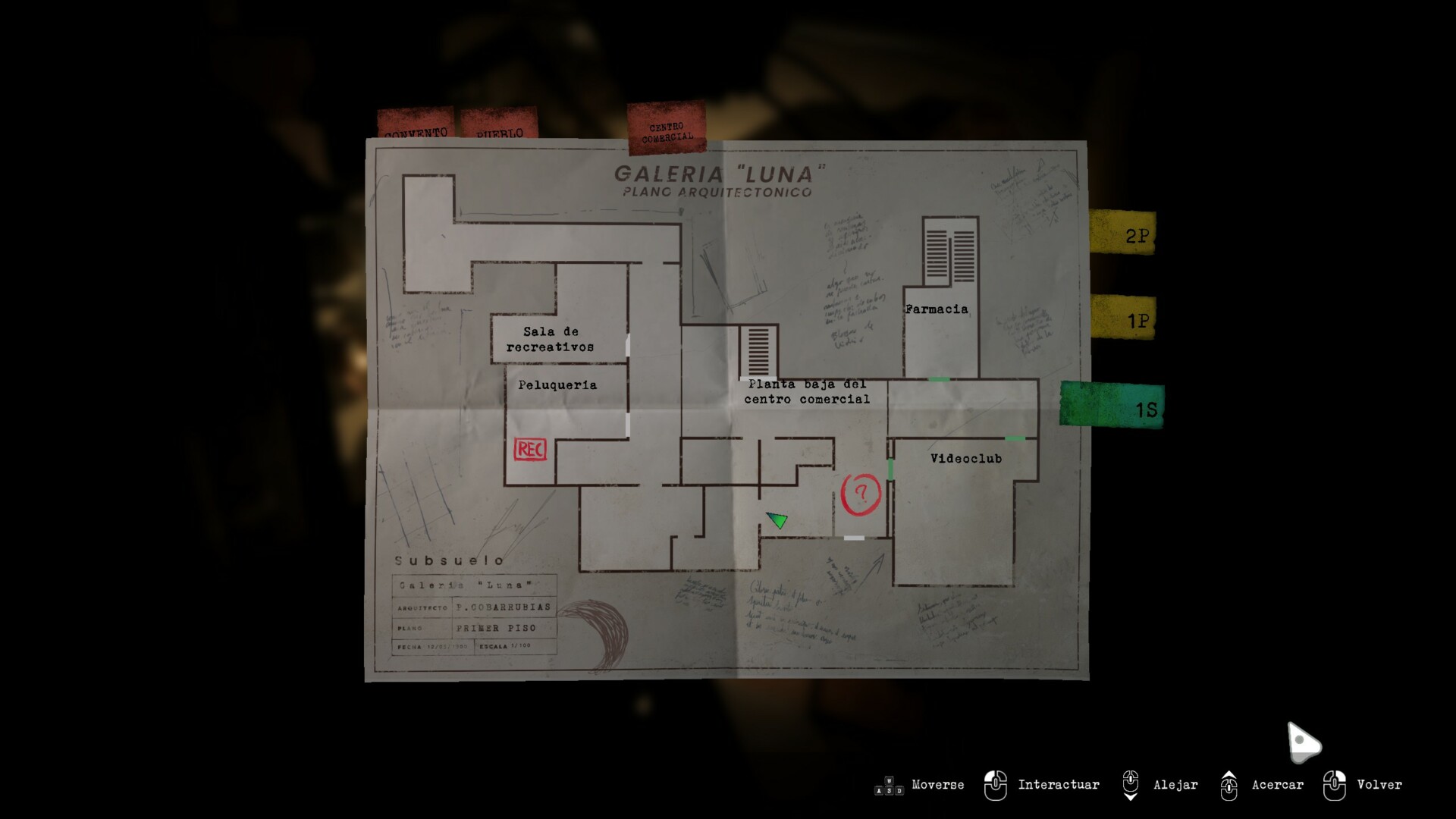The height and width of the screenshot is (819, 1456).
Task: Show the 2P floor plan
Action: coord(1124,233)
